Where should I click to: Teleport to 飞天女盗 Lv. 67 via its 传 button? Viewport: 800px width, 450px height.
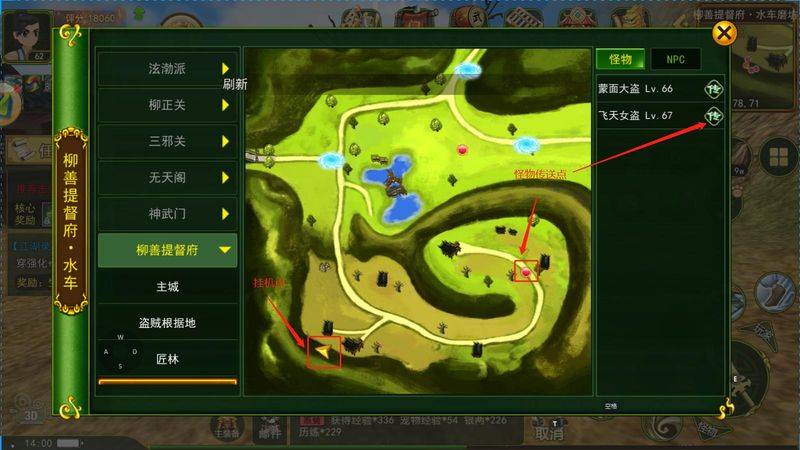coord(714,116)
